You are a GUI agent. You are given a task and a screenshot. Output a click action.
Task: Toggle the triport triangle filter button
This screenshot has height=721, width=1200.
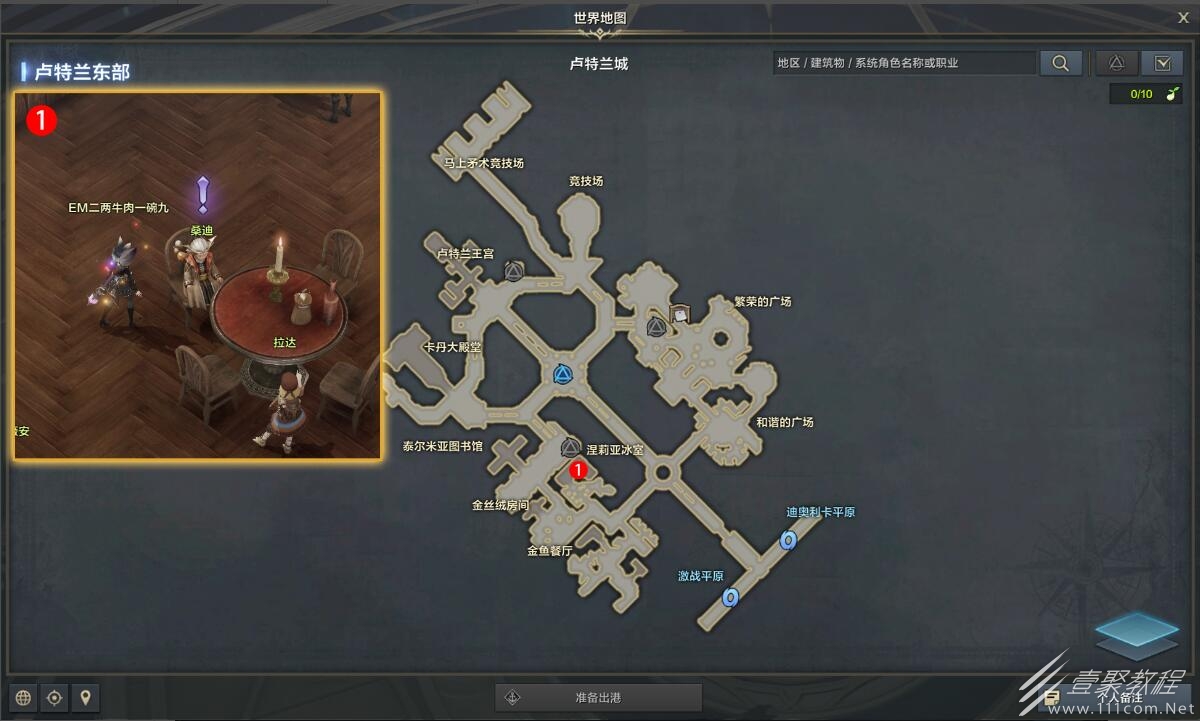click(x=1117, y=63)
